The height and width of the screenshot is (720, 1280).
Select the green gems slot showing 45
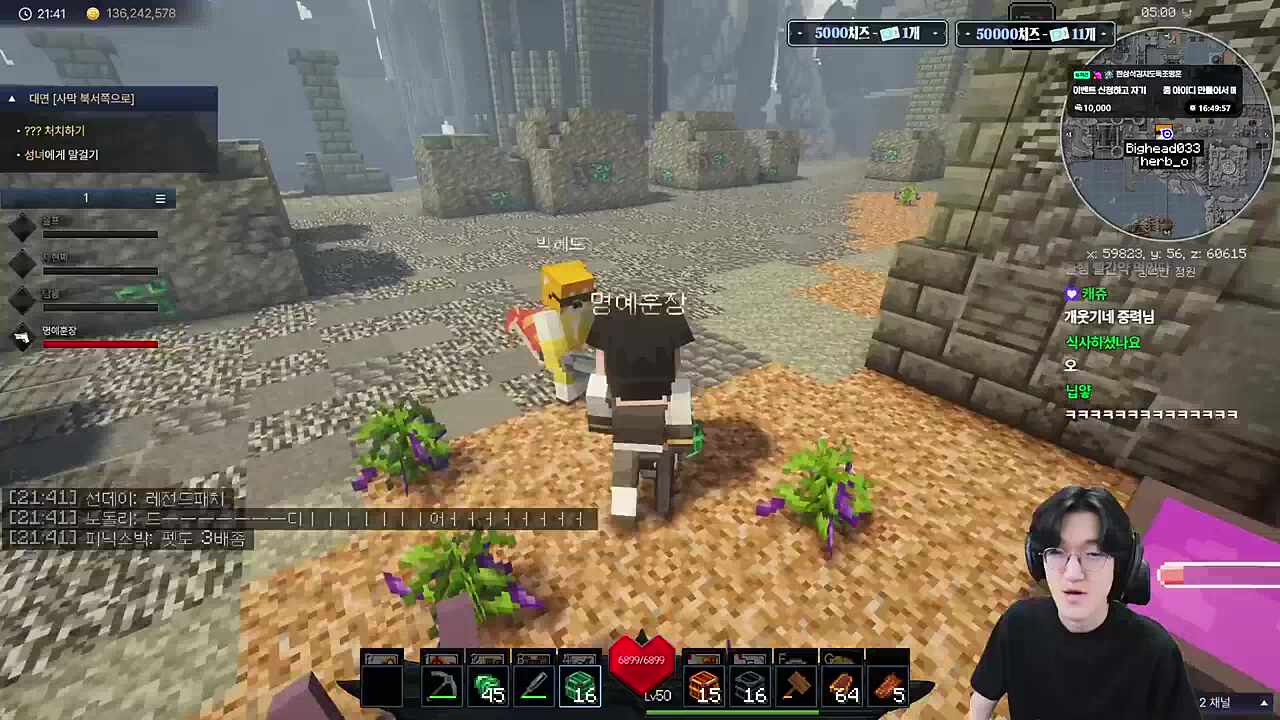click(x=488, y=686)
